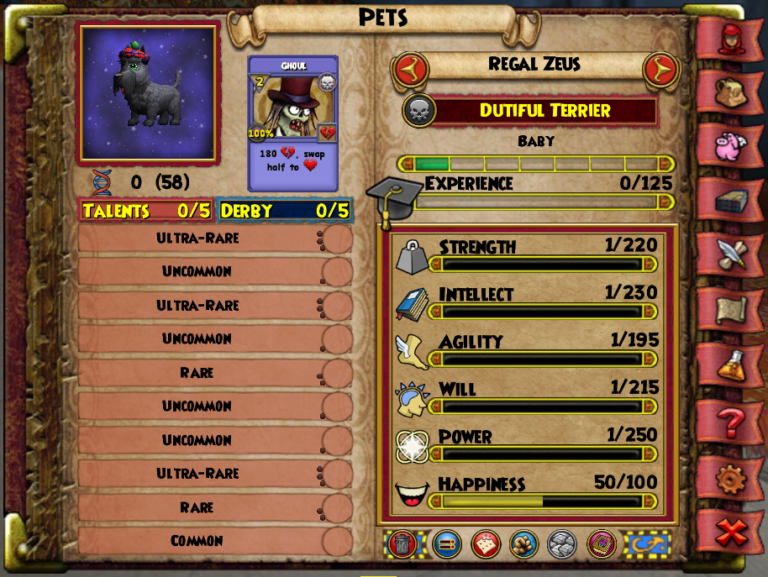Screen dimensions: 768x577
Task: Click the trash can button
Action: [403, 543]
